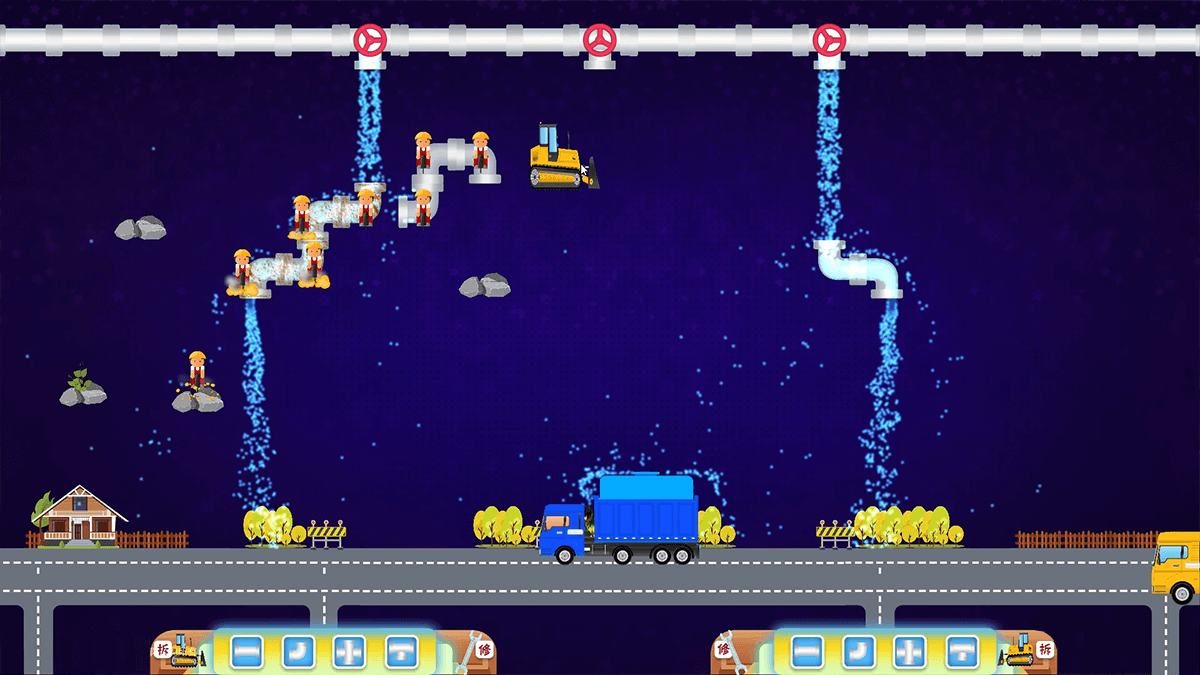Select the T-junction pipe in the right toolbar
Viewport: 1200px width, 675px height.
pyautogui.click(x=962, y=652)
